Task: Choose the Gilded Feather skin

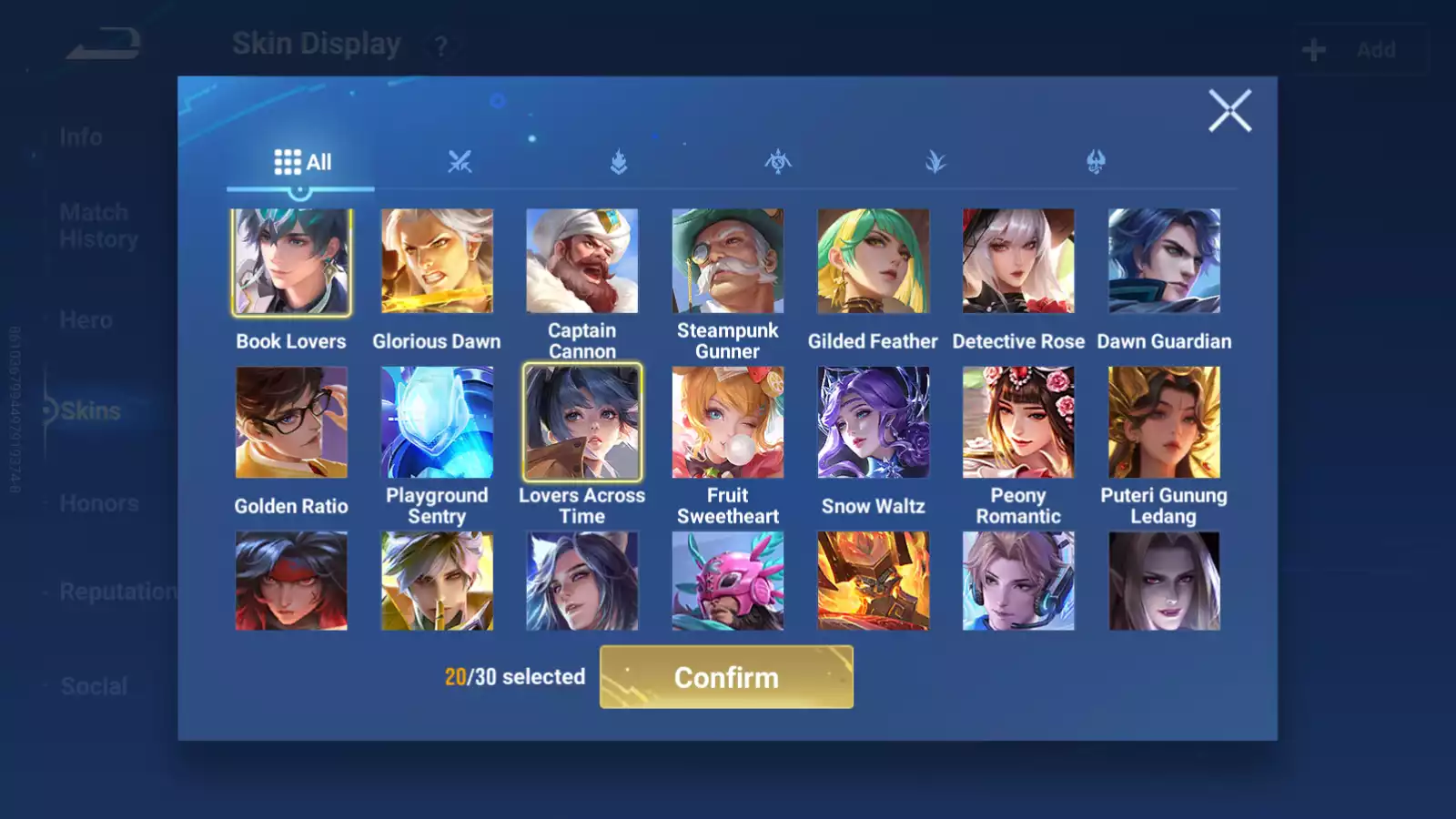Action: point(873,262)
